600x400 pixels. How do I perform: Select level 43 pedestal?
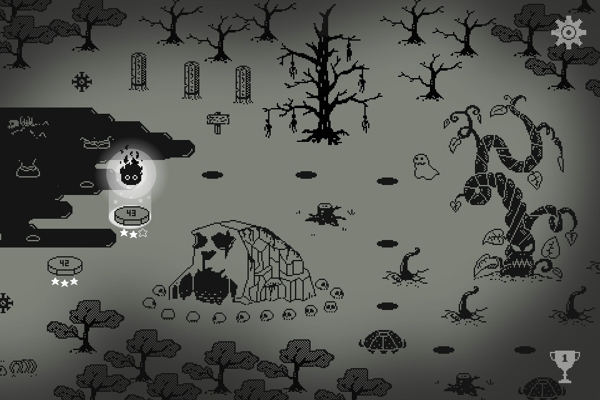131,215
